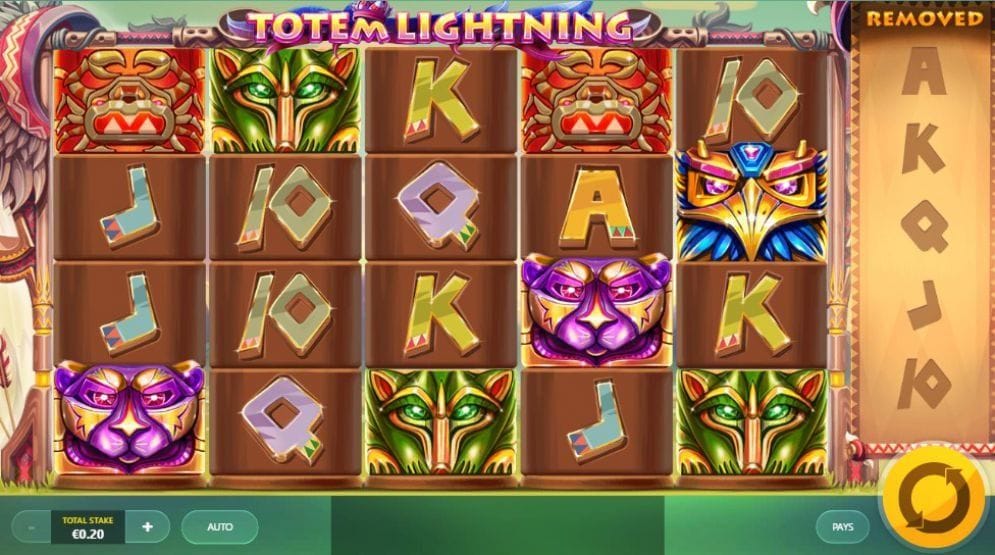
Task: Activate the Auto spin option
Action: tap(220, 526)
